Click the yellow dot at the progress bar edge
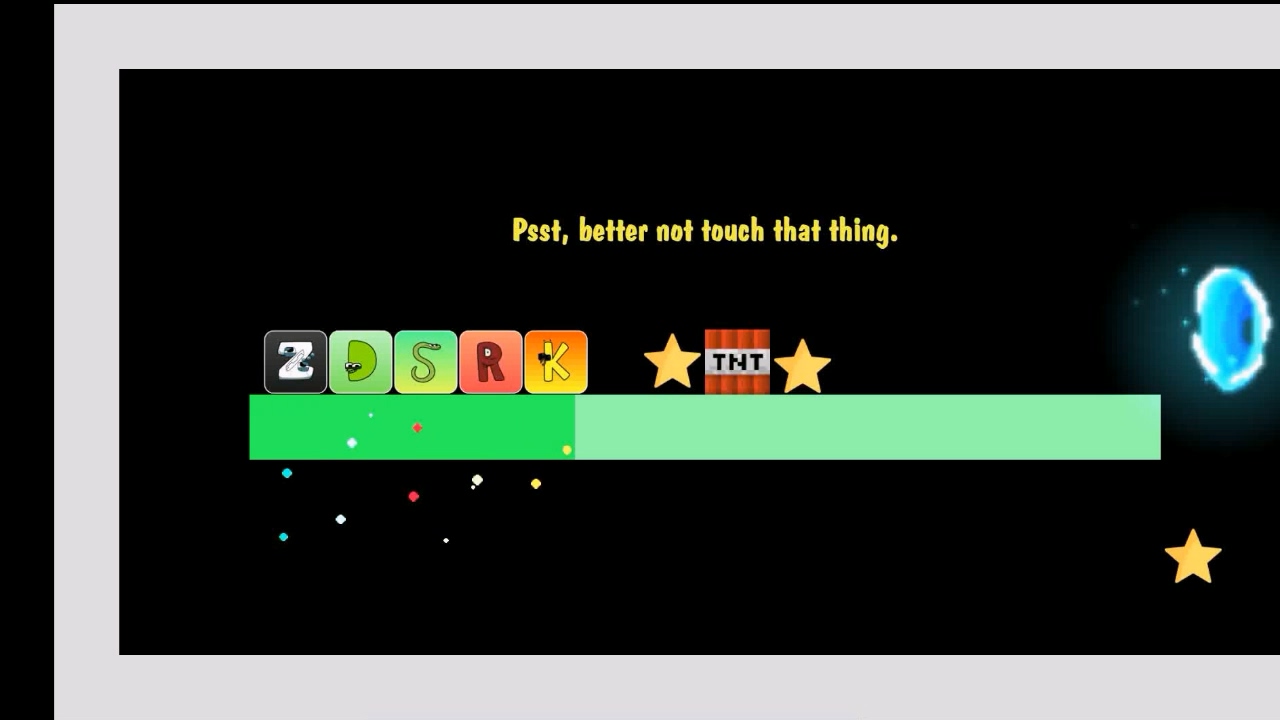Image resolution: width=1280 pixels, height=720 pixels. [567, 449]
